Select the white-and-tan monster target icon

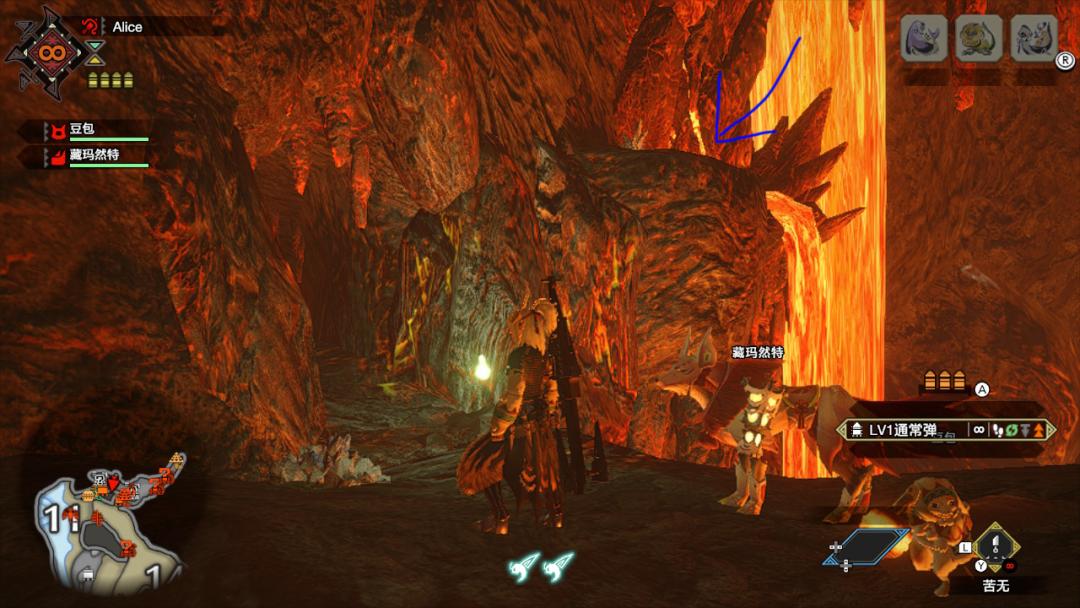(1033, 39)
